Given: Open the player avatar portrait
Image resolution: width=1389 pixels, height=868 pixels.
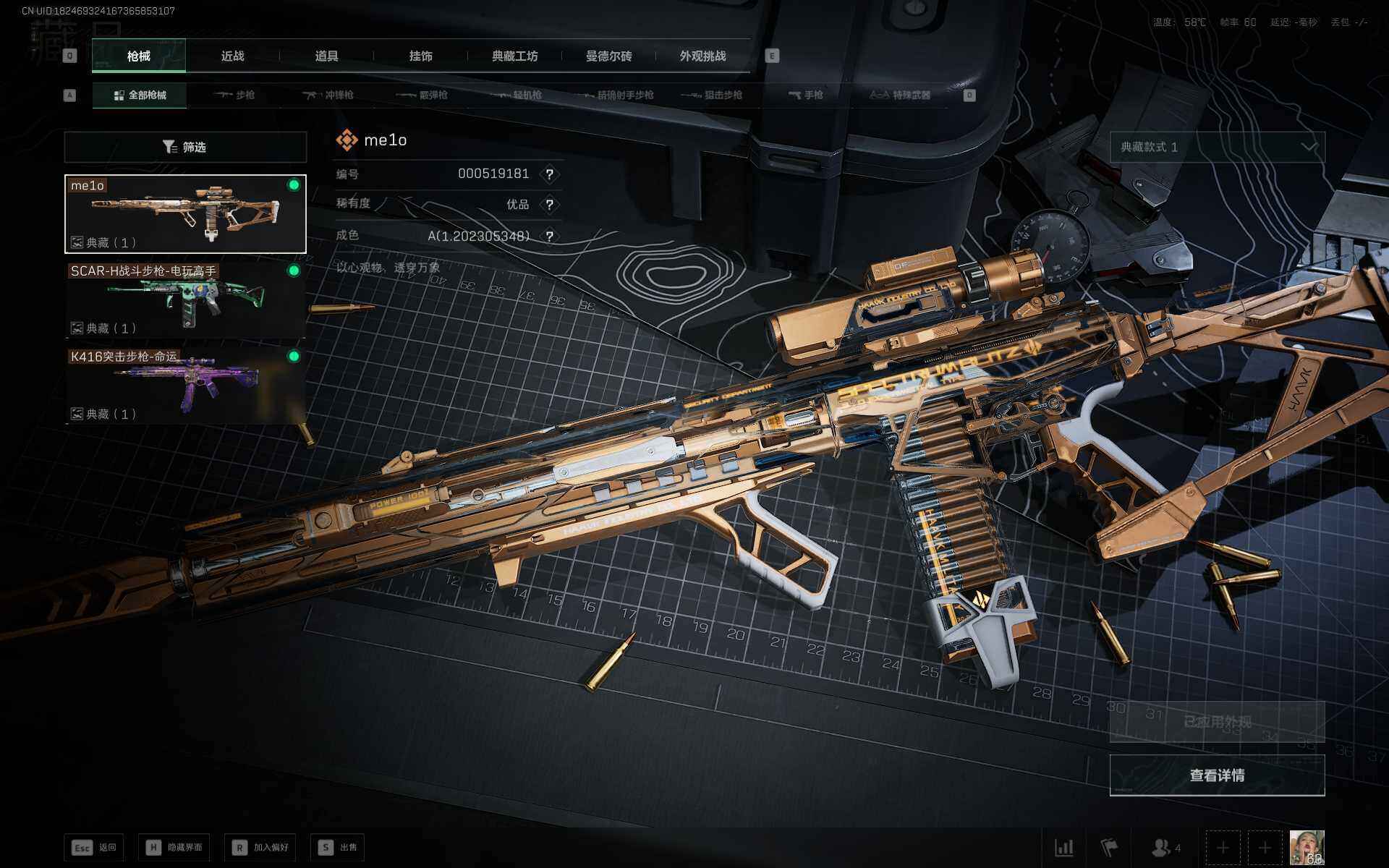Looking at the screenshot, I should point(1307,847).
